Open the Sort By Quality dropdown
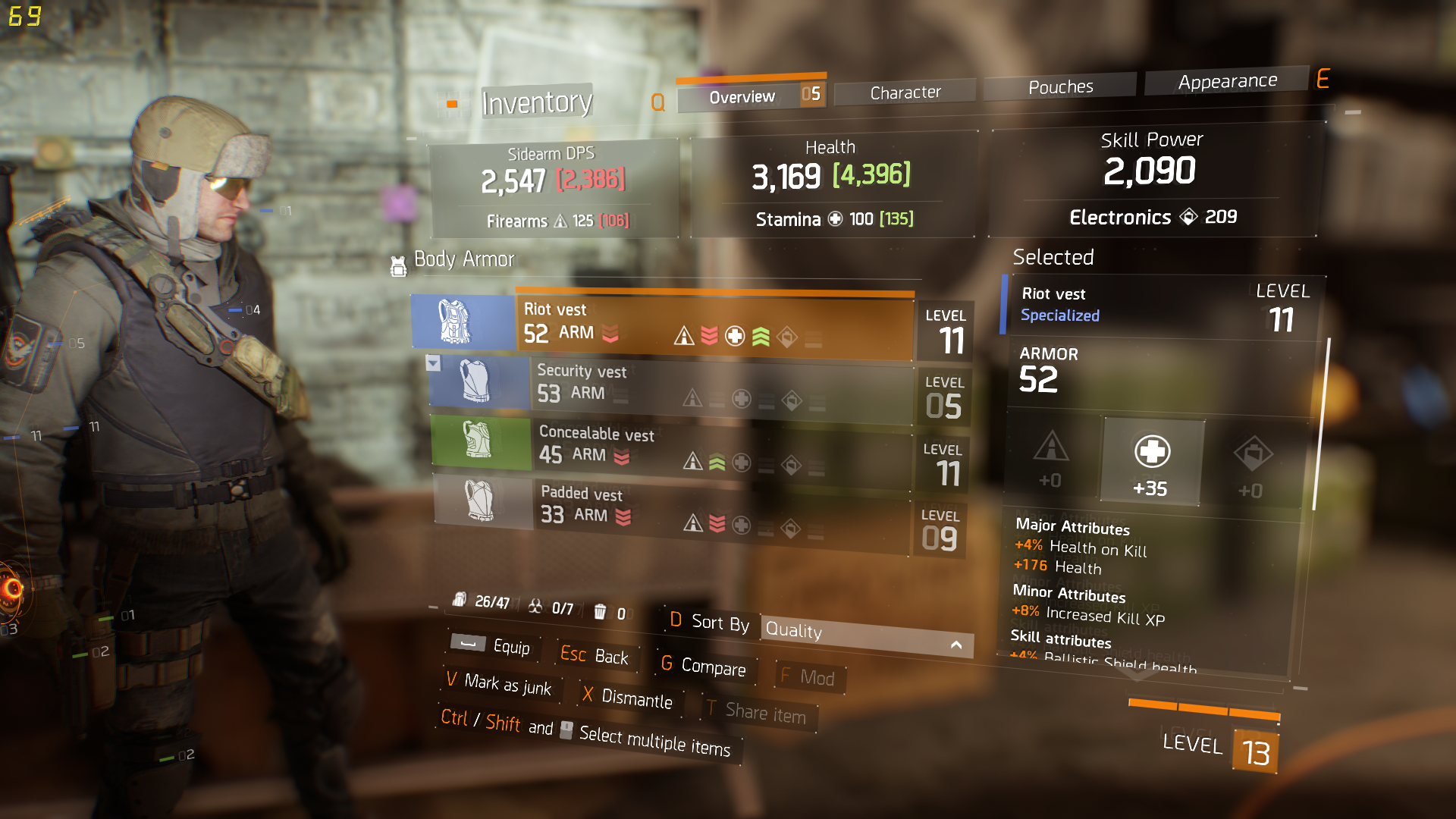1456x819 pixels. point(866,635)
